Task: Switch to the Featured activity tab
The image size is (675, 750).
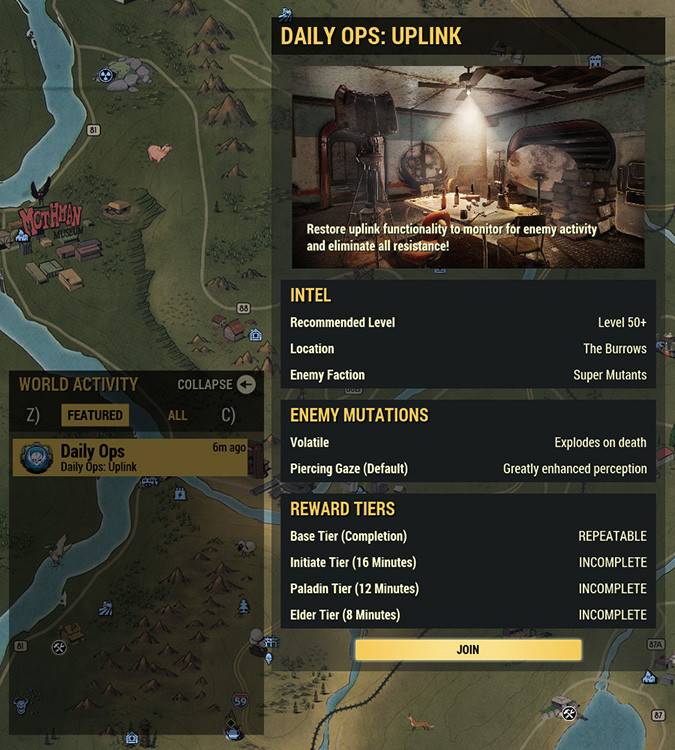Action: 95,416
